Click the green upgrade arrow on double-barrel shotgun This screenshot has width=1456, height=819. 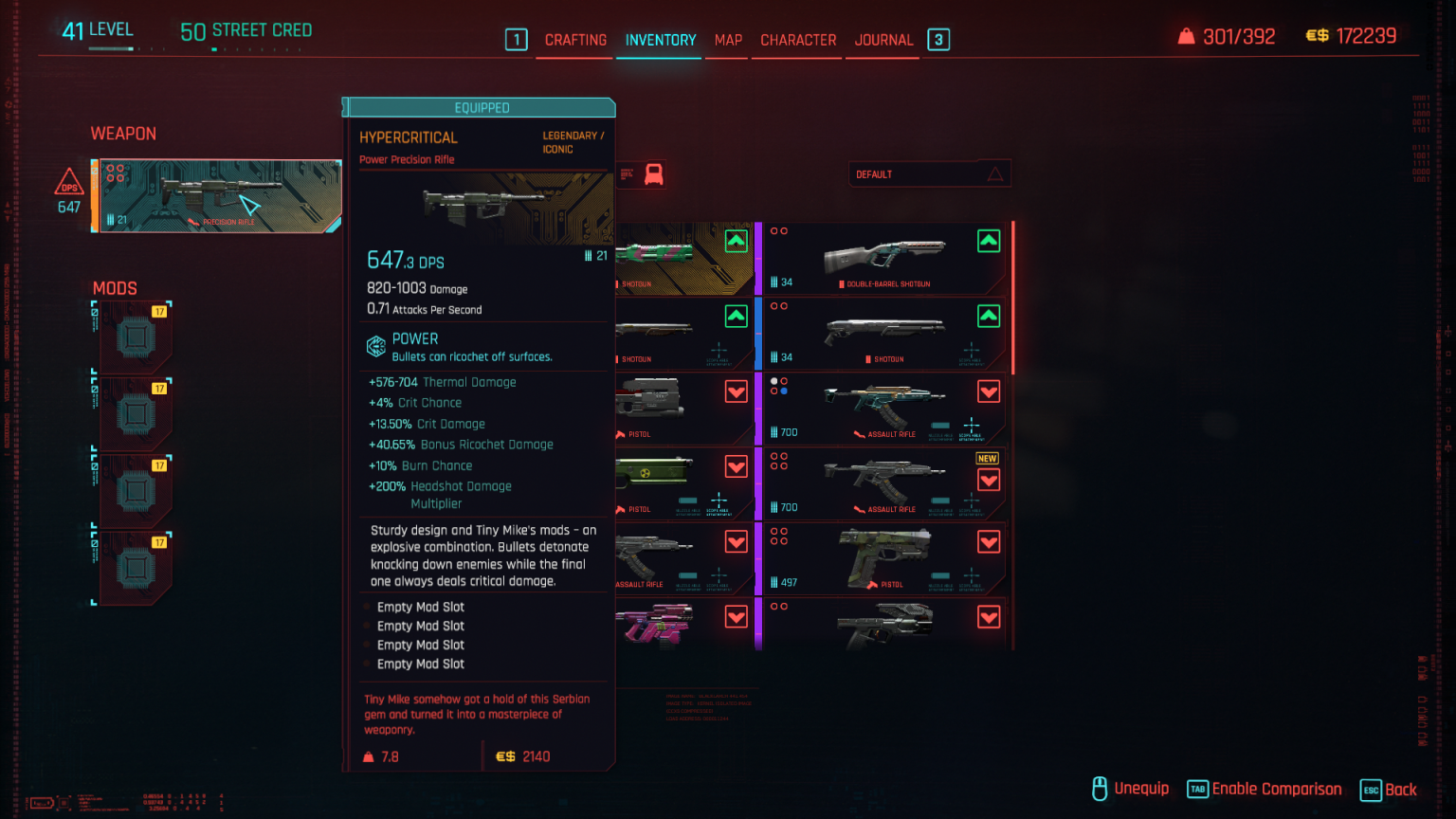(x=989, y=241)
